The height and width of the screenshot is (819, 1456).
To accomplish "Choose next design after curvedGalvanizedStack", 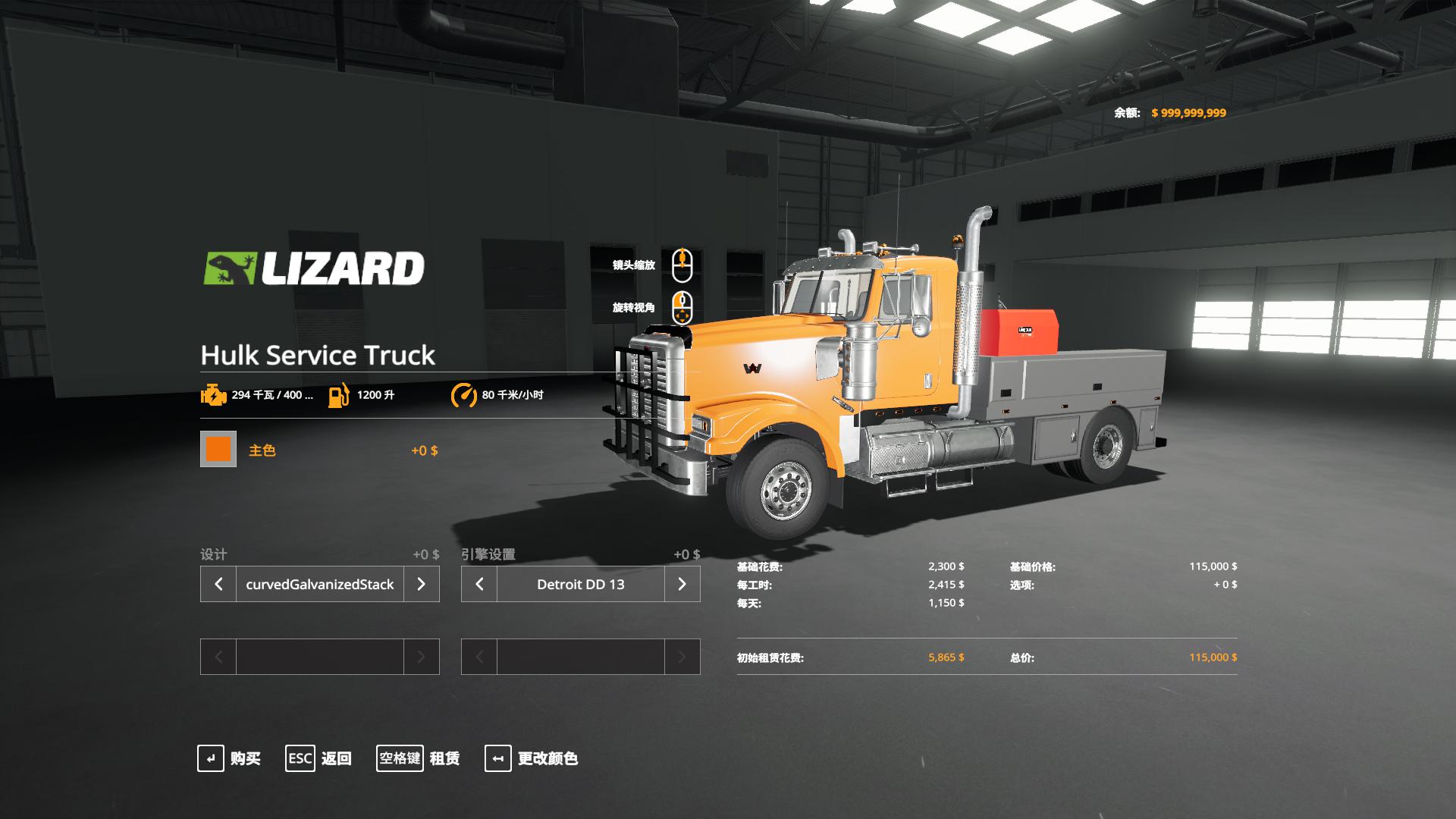I will [421, 584].
